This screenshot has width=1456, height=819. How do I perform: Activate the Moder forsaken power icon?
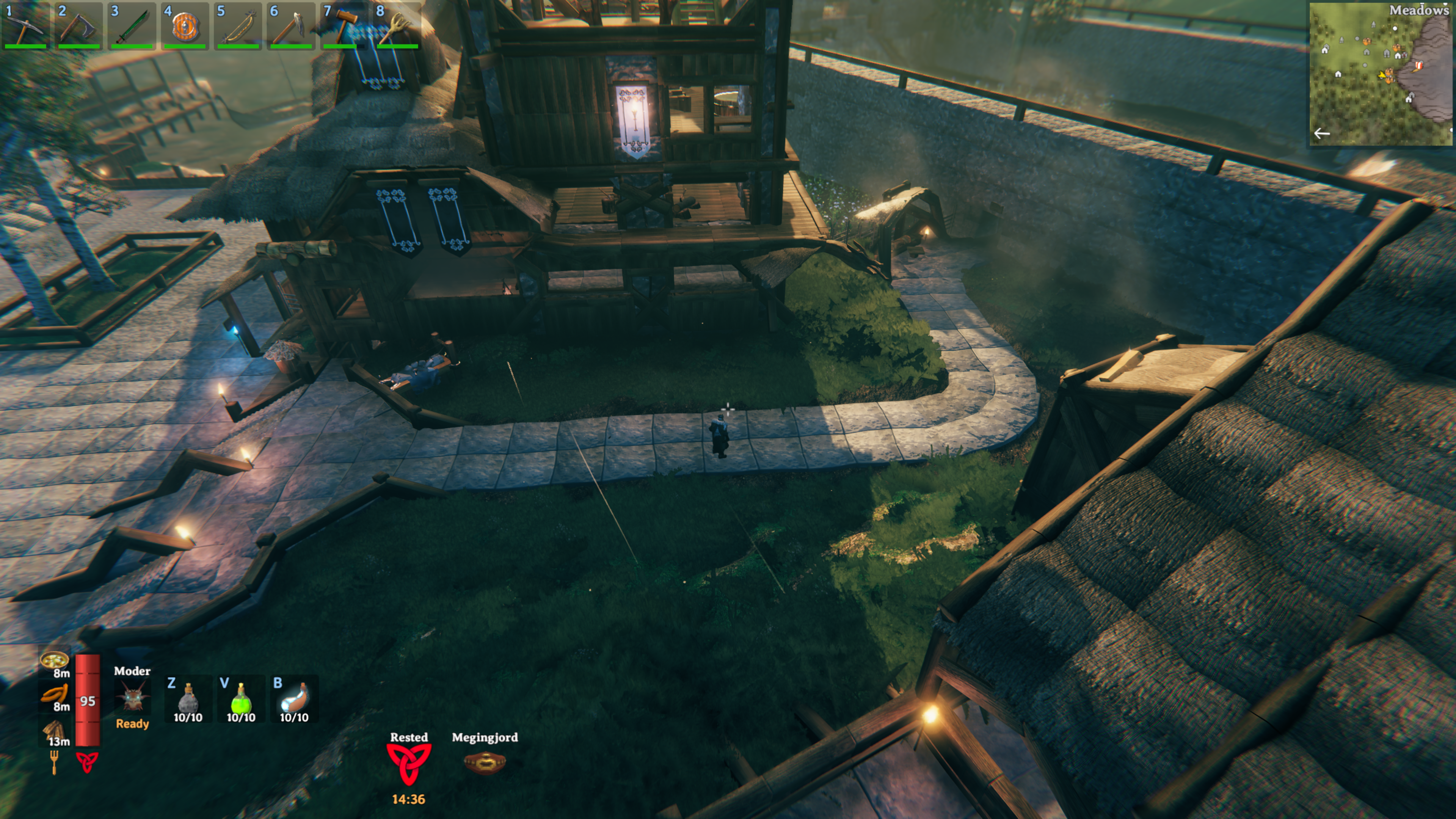click(x=132, y=698)
